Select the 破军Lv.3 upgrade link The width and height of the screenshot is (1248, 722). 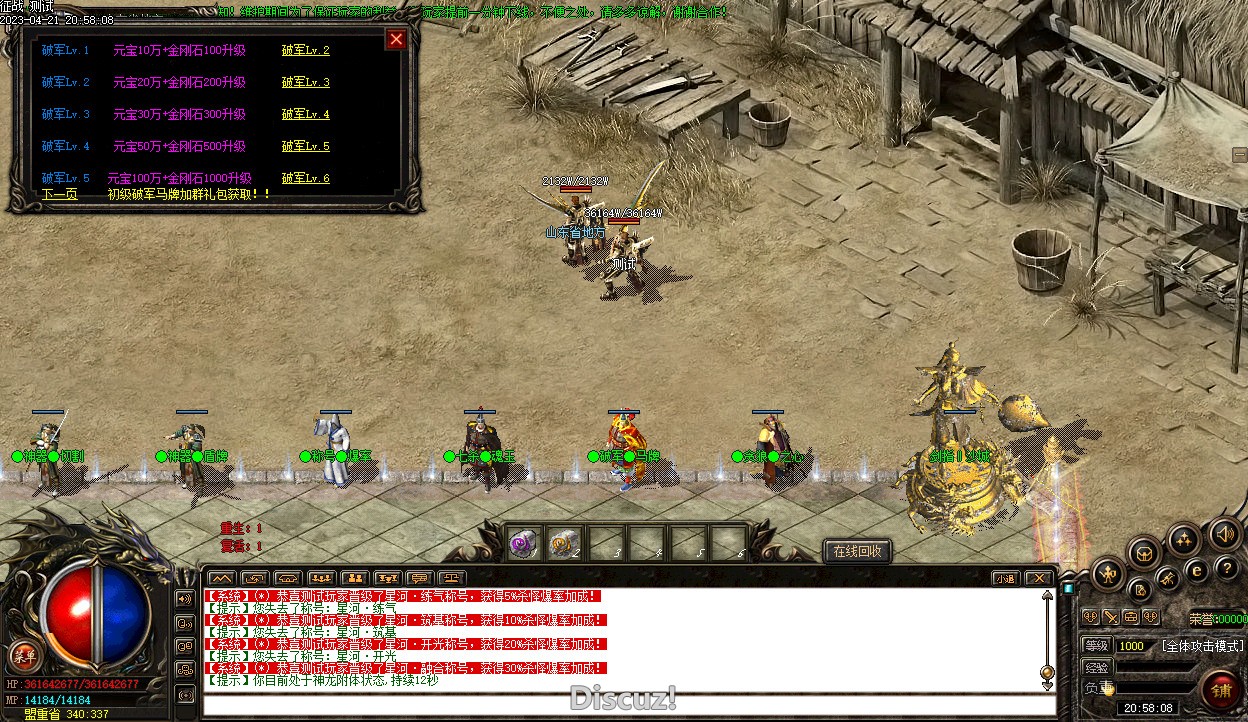tap(305, 82)
